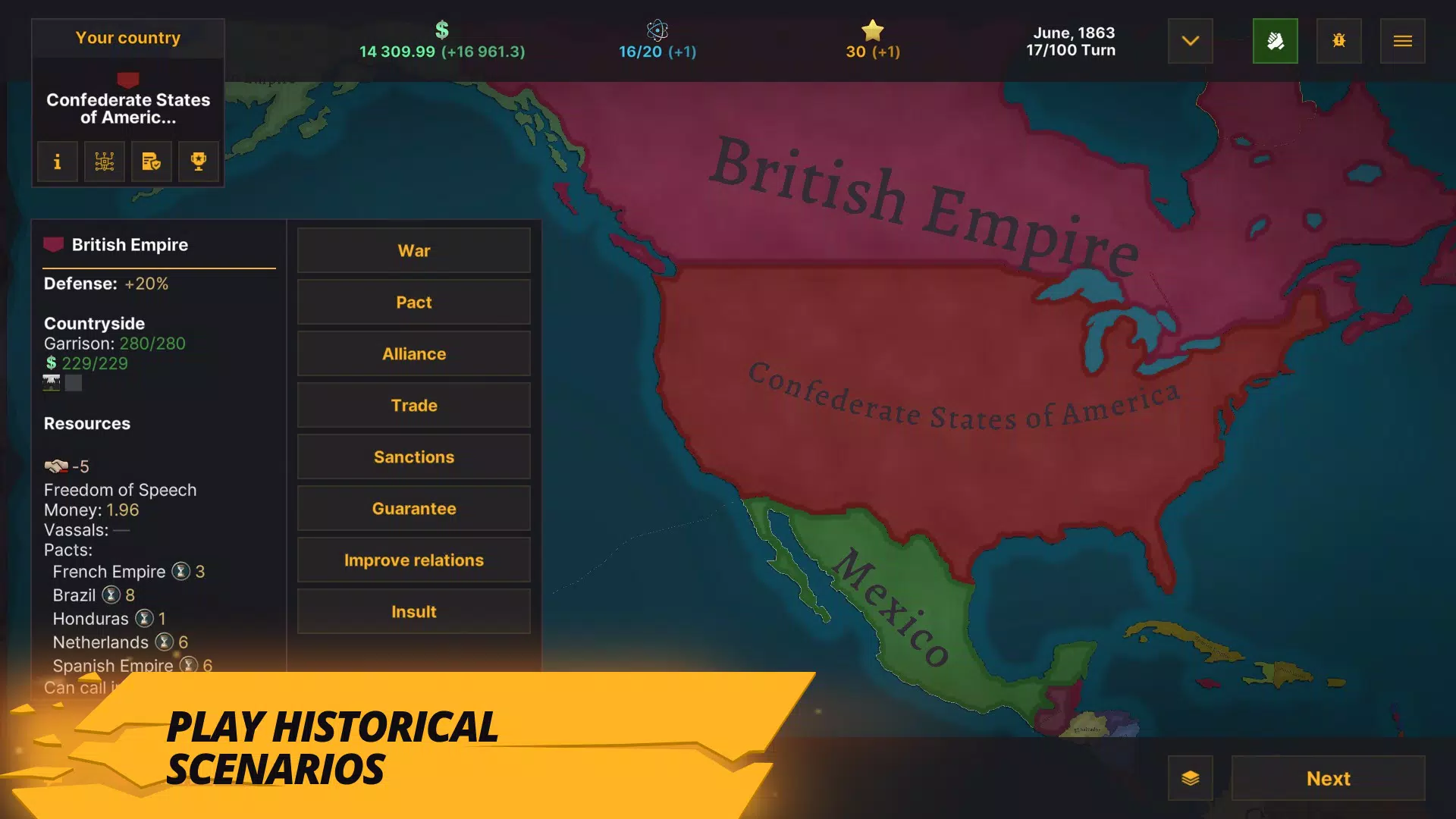Declare War on the British Empire
The width and height of the screenshot is (1456, 819).
click(x=413, y=250)
